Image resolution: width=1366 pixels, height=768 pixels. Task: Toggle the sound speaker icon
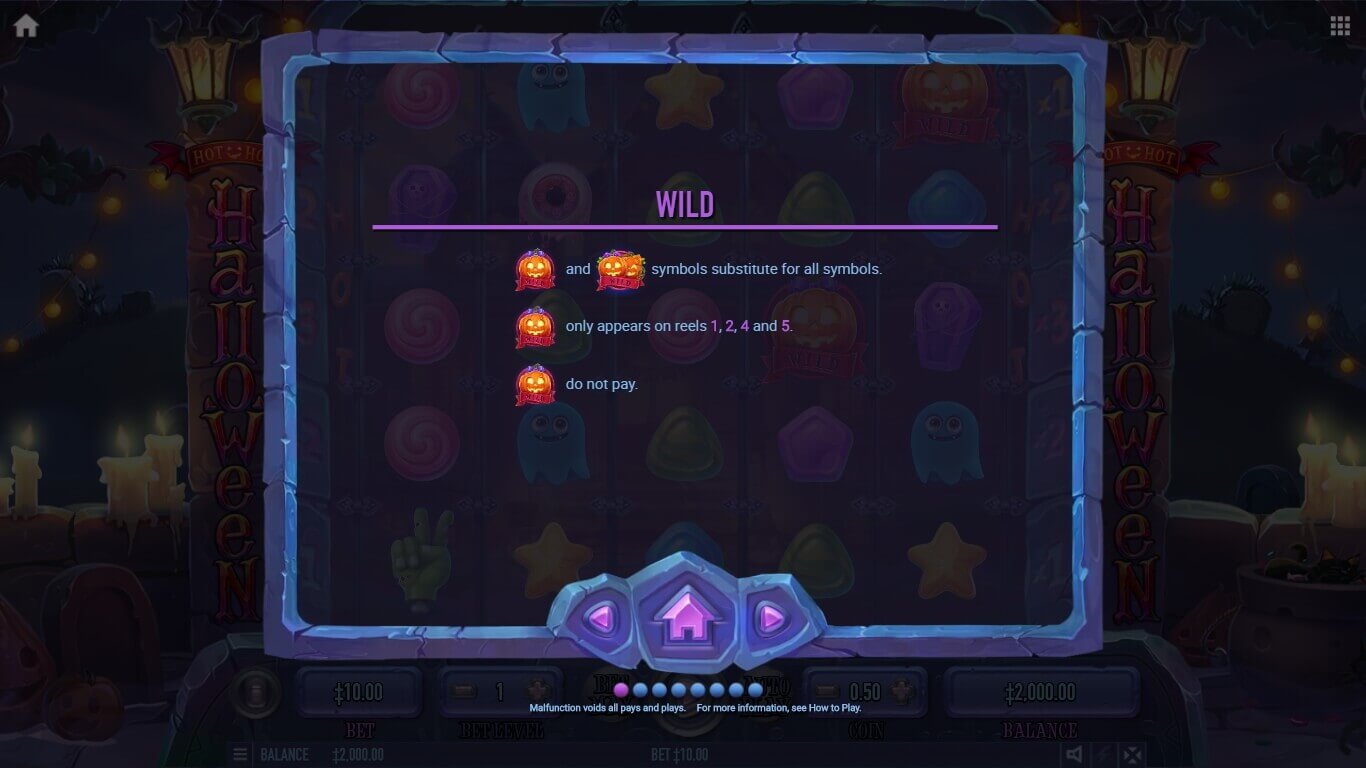1073,754
